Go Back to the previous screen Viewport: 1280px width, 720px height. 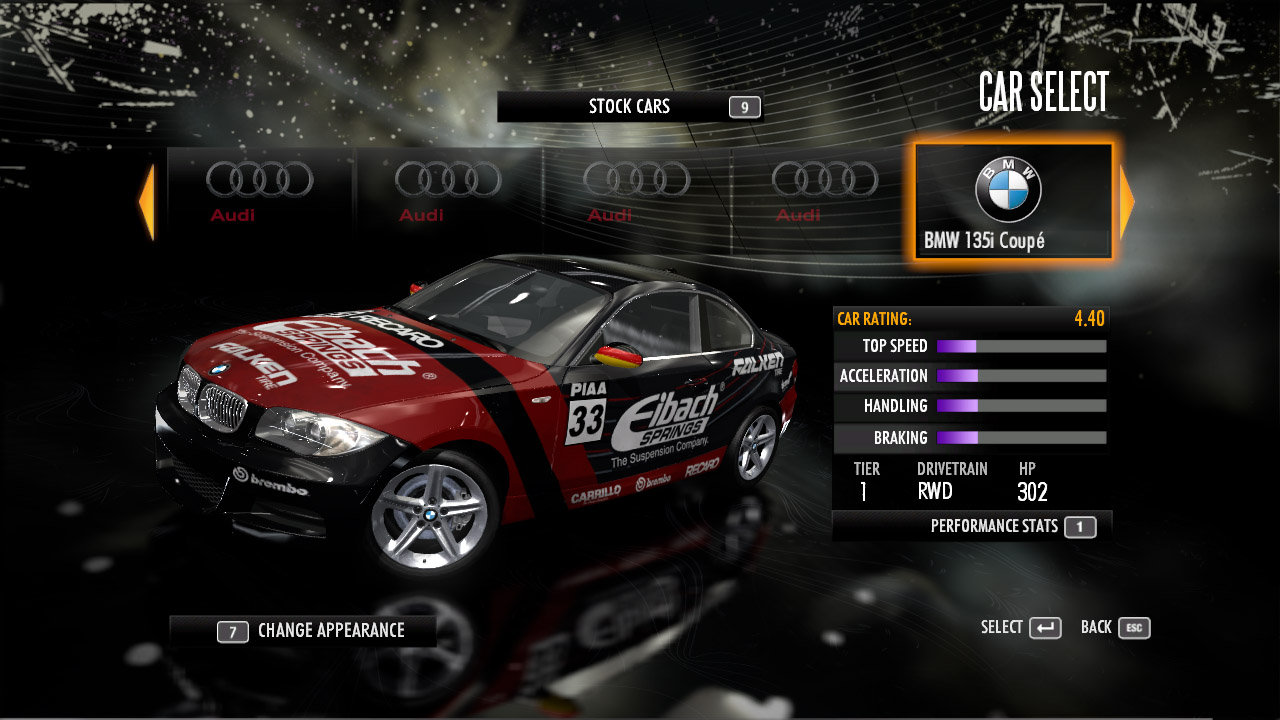coord(1115,628)
